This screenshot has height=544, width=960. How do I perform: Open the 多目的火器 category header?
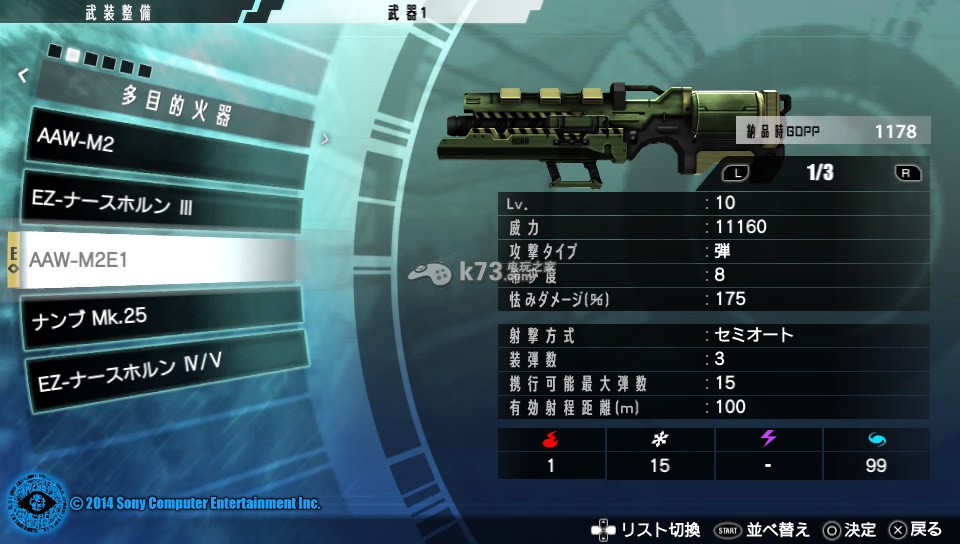point(176,106)
